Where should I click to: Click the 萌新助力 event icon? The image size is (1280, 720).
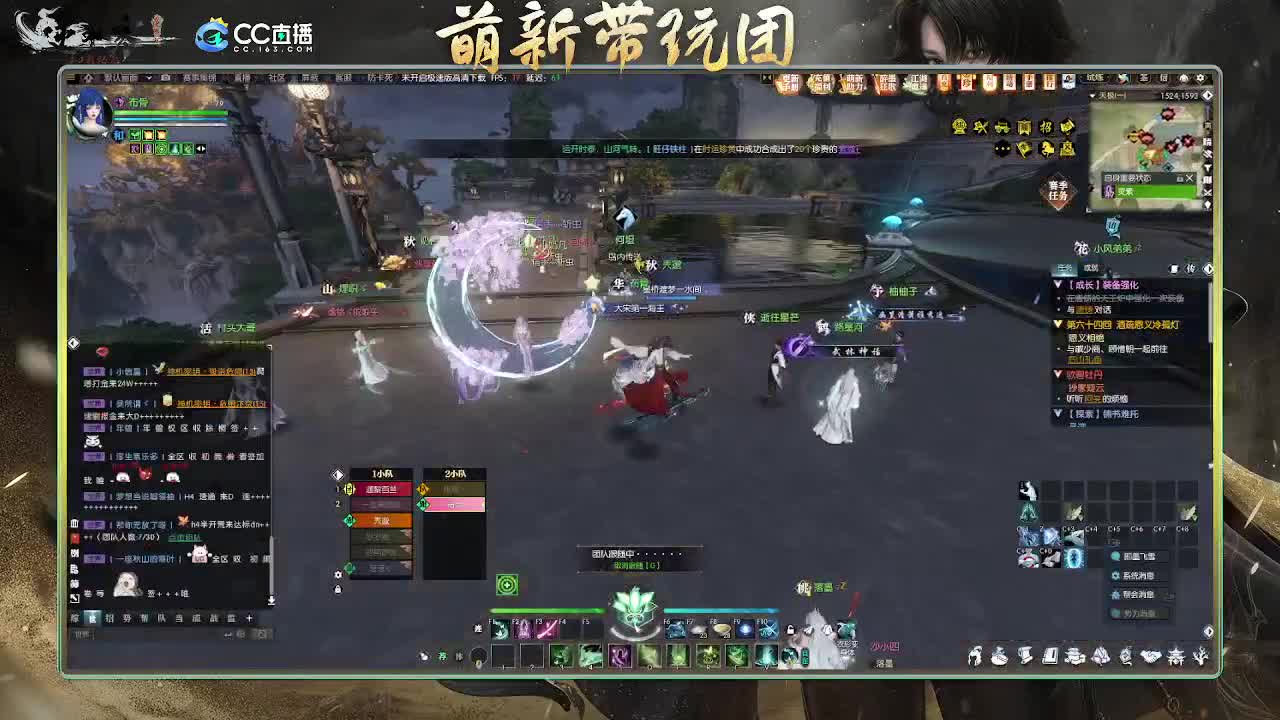point(854,81)
